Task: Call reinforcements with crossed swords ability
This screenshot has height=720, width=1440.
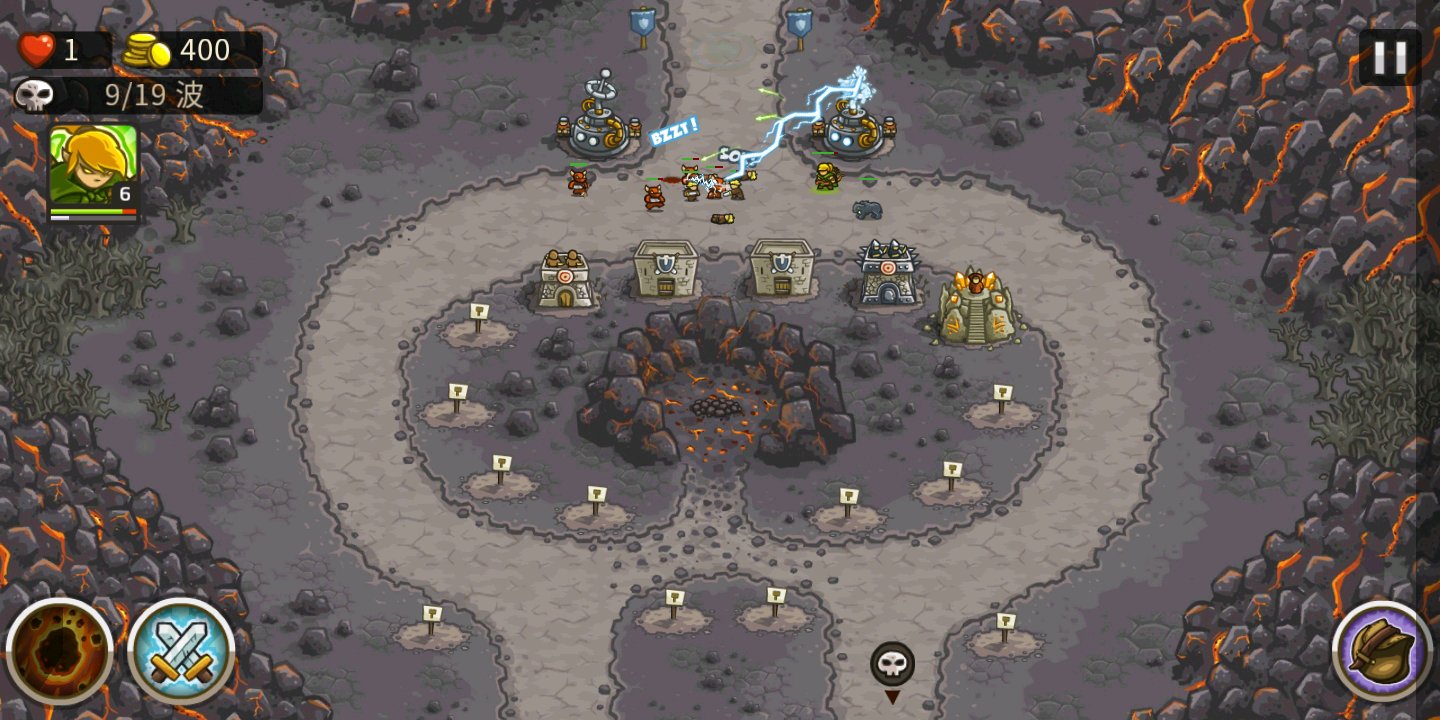Action: point(181,651)
